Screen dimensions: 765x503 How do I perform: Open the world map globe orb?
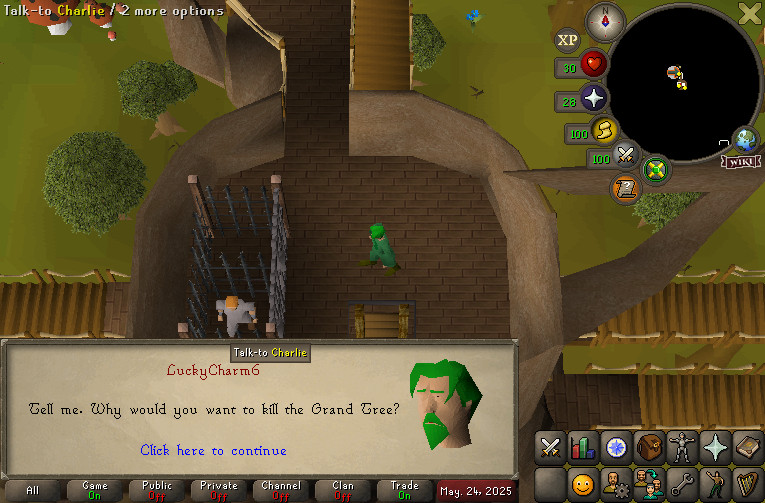point(745,139)
